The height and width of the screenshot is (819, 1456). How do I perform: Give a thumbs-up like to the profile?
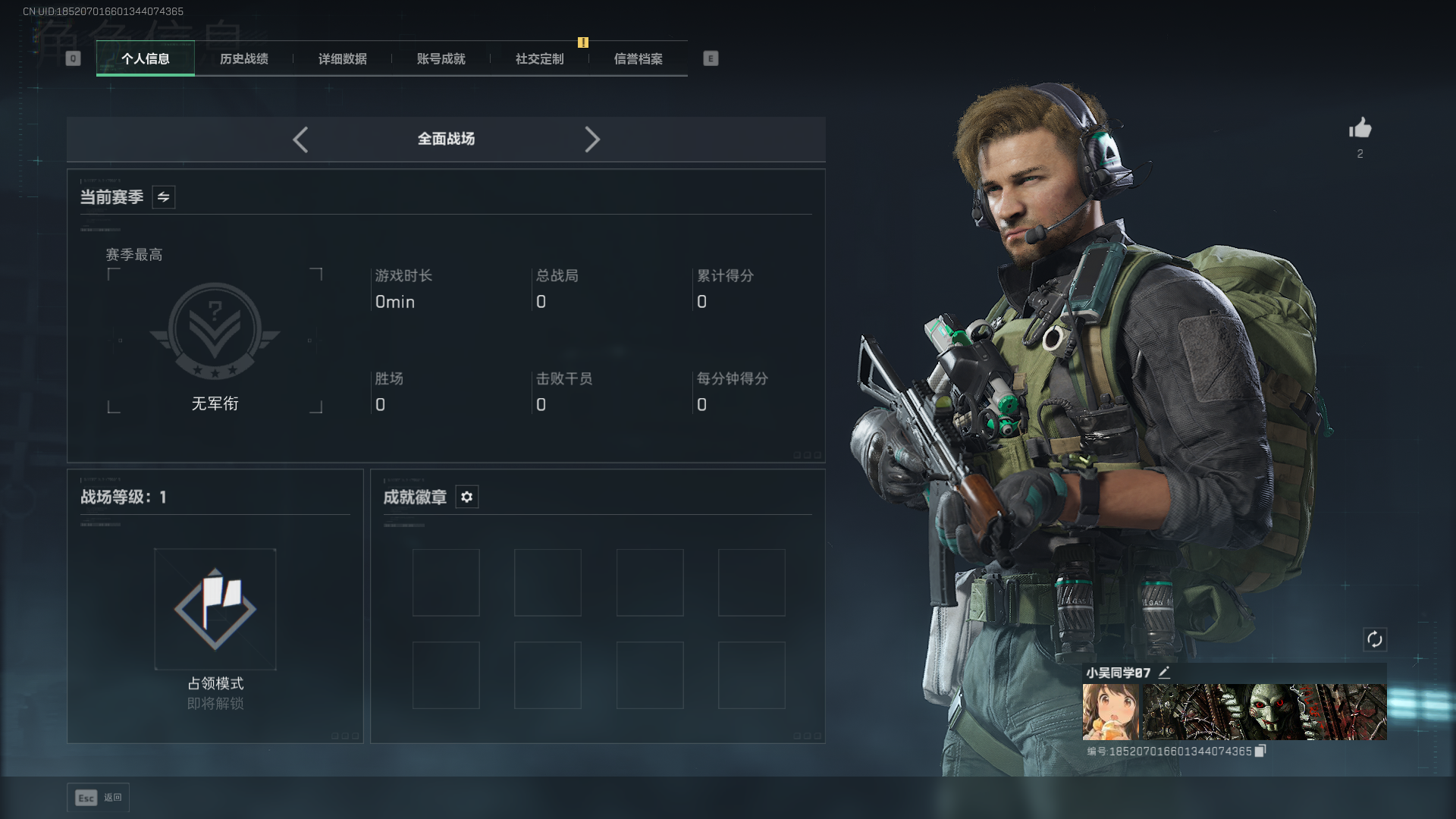point(1360,128)
